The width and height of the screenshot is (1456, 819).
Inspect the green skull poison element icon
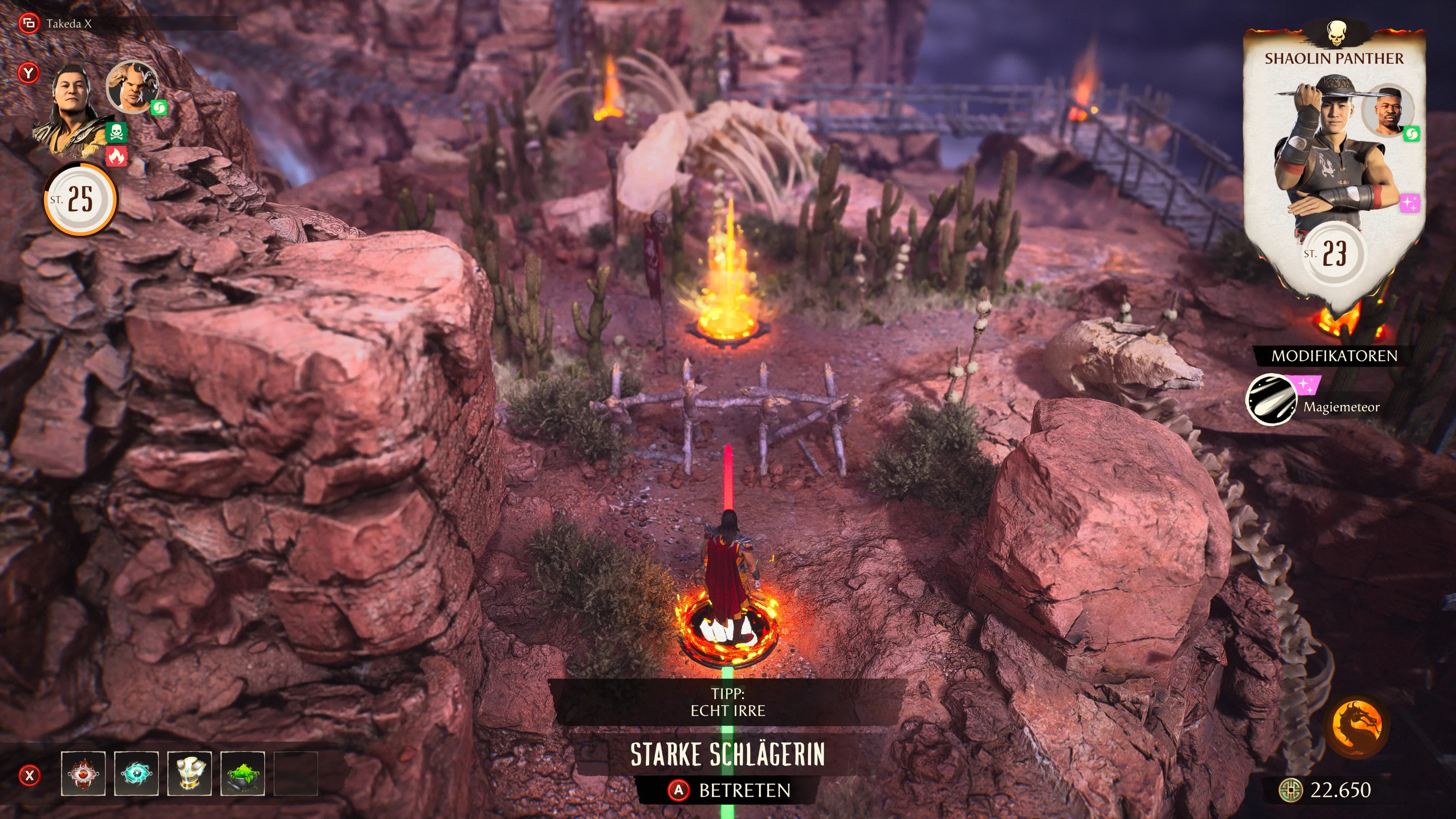(116, 133)
